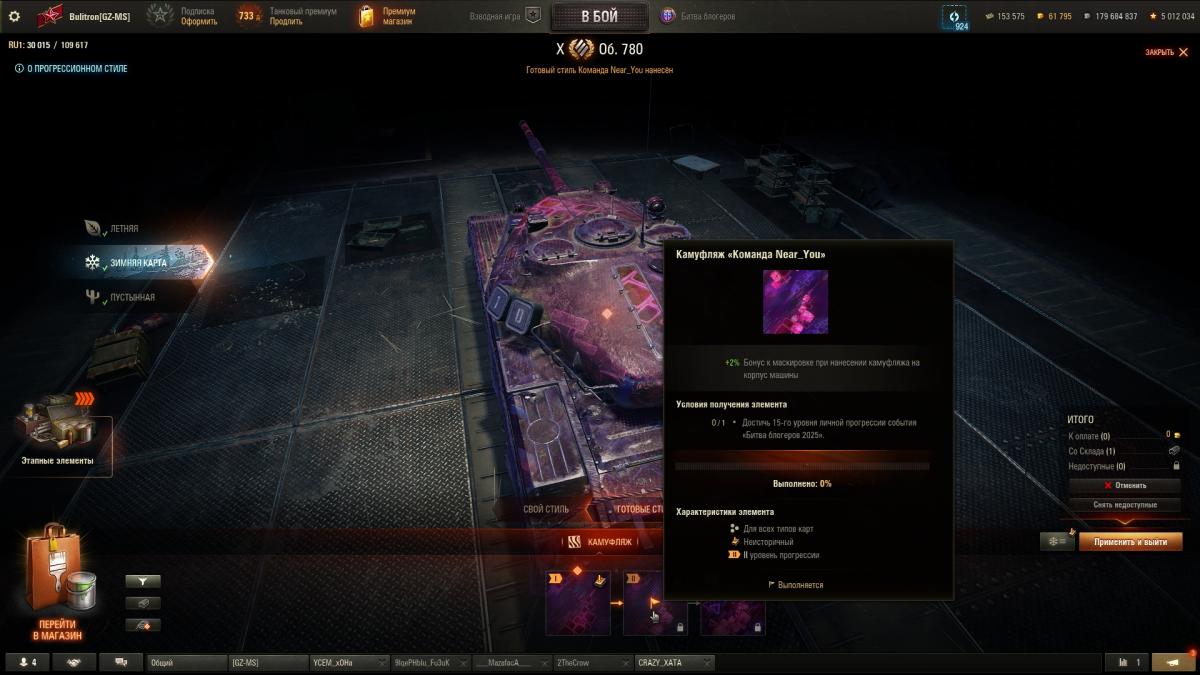The image size is (1200, 675).
Task: Open the Премиум магазин shop
Action: click(x=384, y=16)
